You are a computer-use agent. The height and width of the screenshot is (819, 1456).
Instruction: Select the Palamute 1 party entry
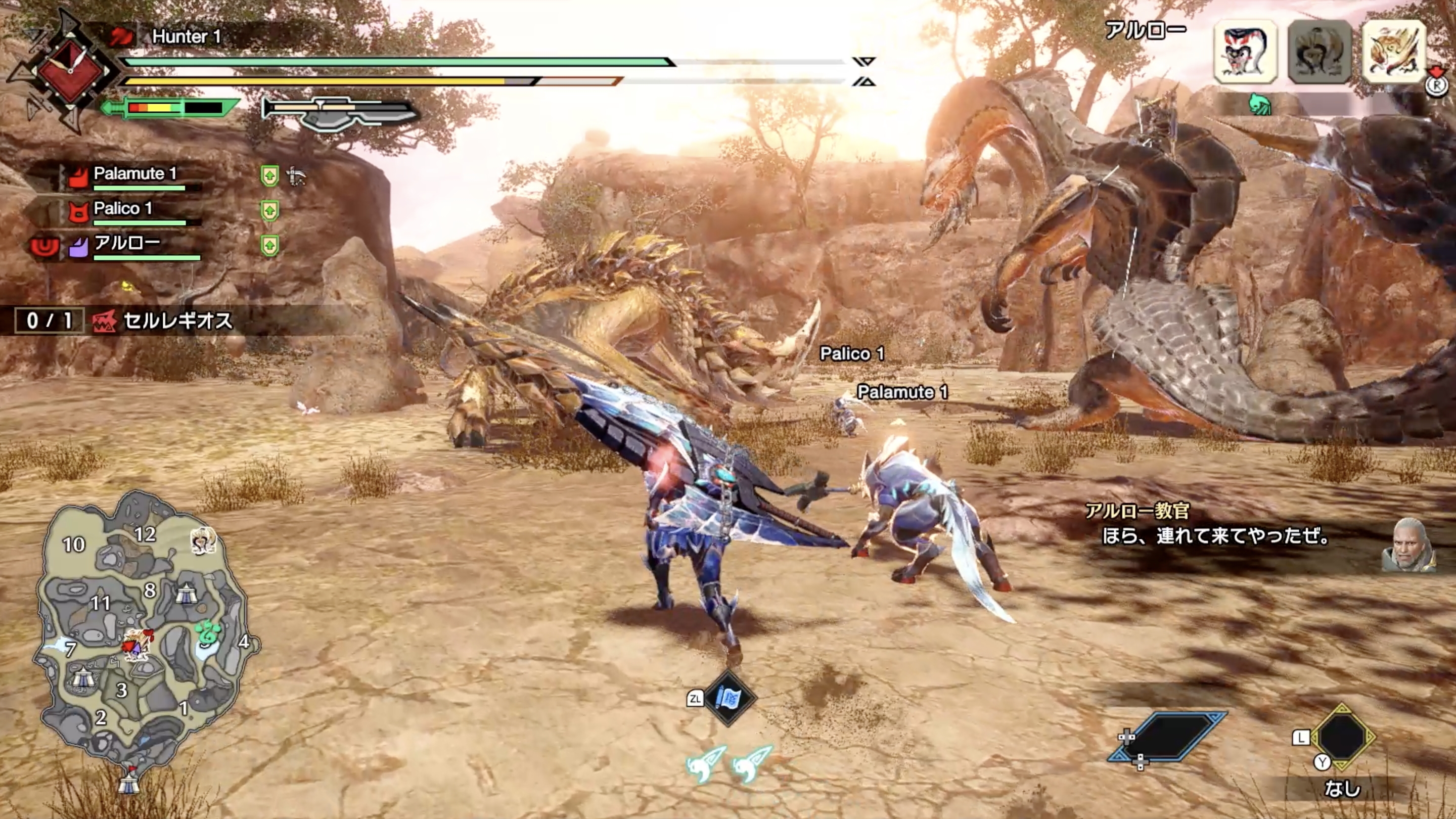coord(134,173)
